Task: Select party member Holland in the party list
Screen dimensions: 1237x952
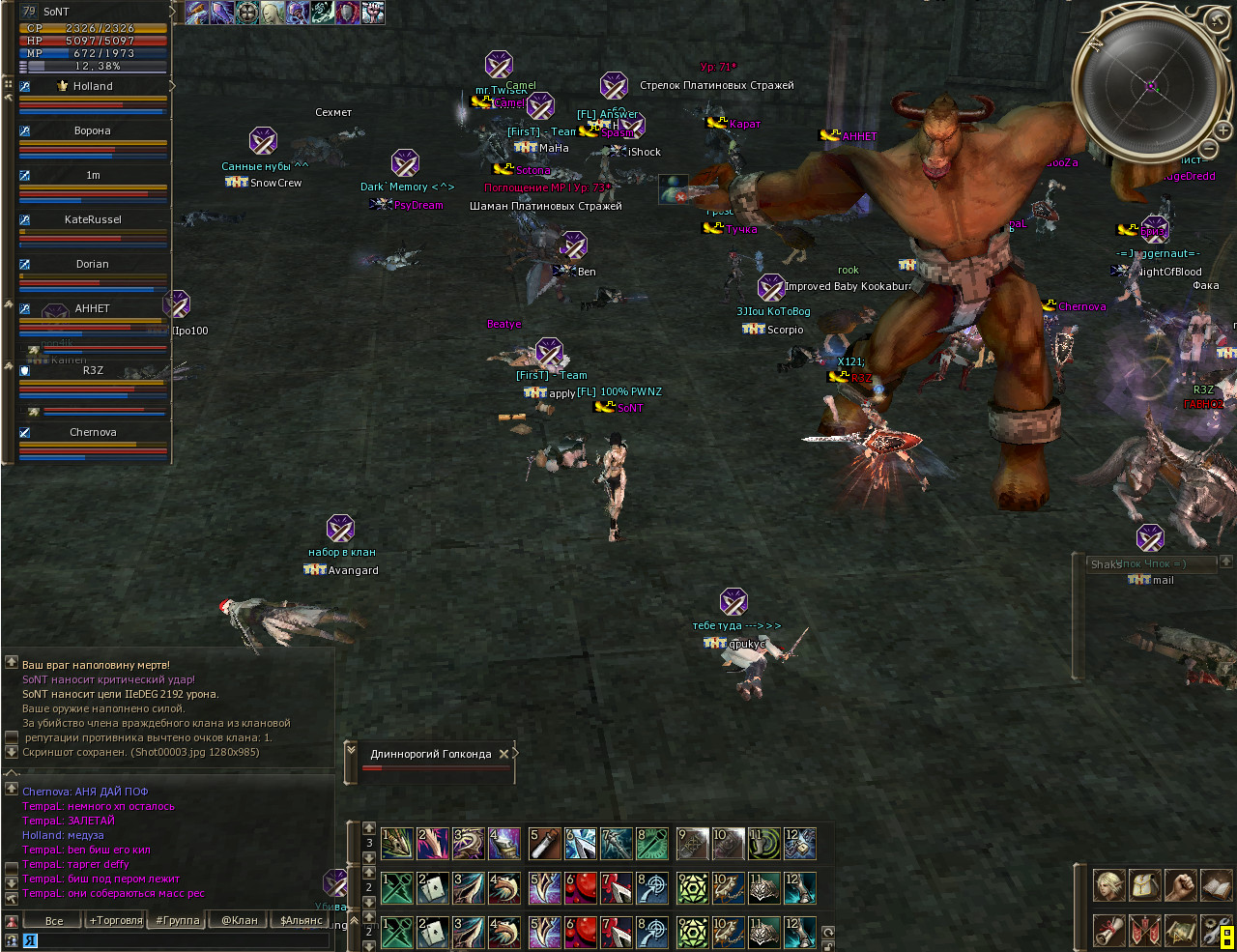Action: pos(93,86)
